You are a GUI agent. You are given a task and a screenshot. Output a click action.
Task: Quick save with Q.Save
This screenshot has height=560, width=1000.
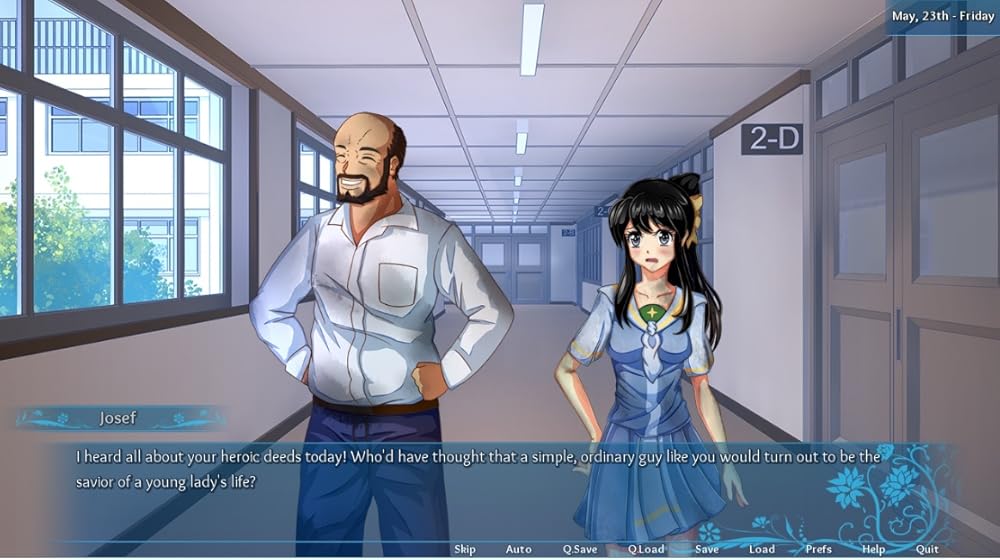pyautogui.click(x=580, y=549)
